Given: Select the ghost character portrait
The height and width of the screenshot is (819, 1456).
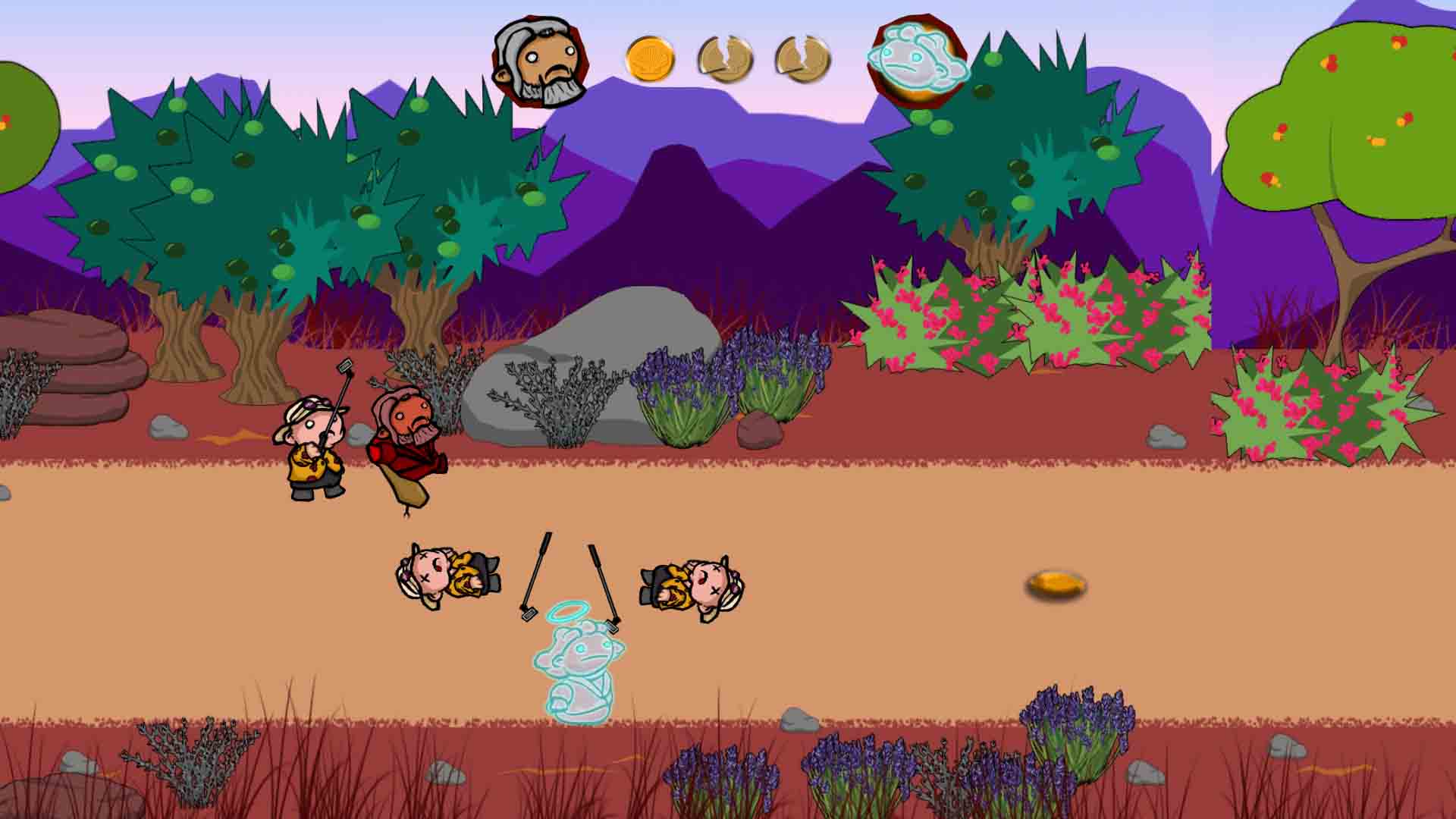Looking at the screenshot, I should (x=918, y=61).
